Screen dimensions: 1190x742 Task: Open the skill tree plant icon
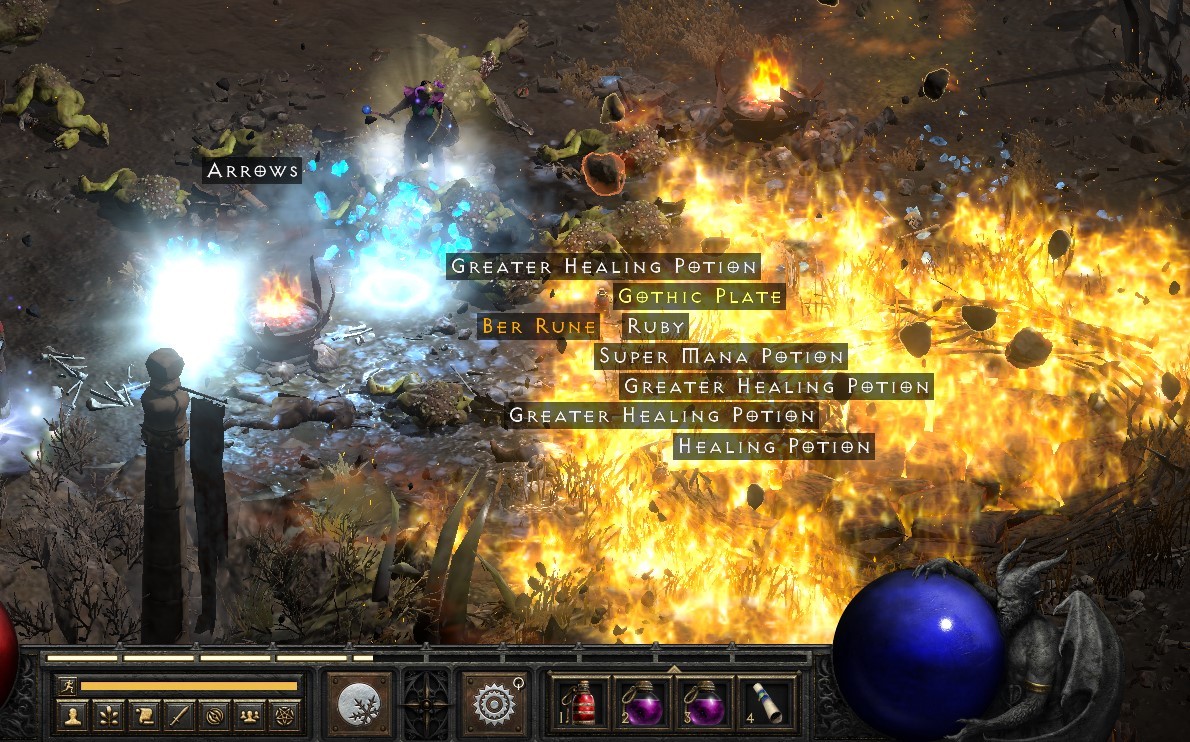pyautogui.click(x=108, y=715)
